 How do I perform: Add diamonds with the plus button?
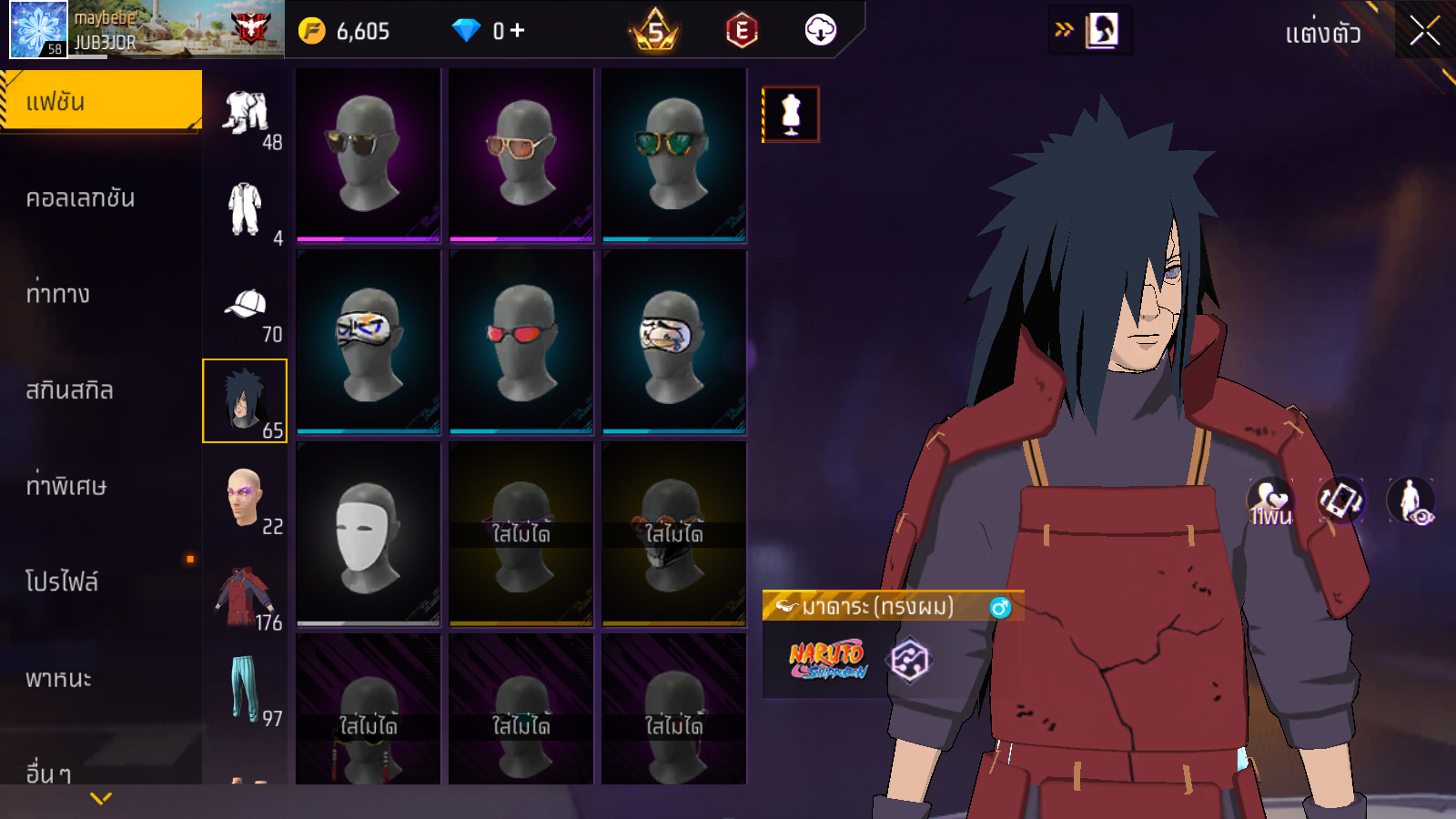click(518, 31)
